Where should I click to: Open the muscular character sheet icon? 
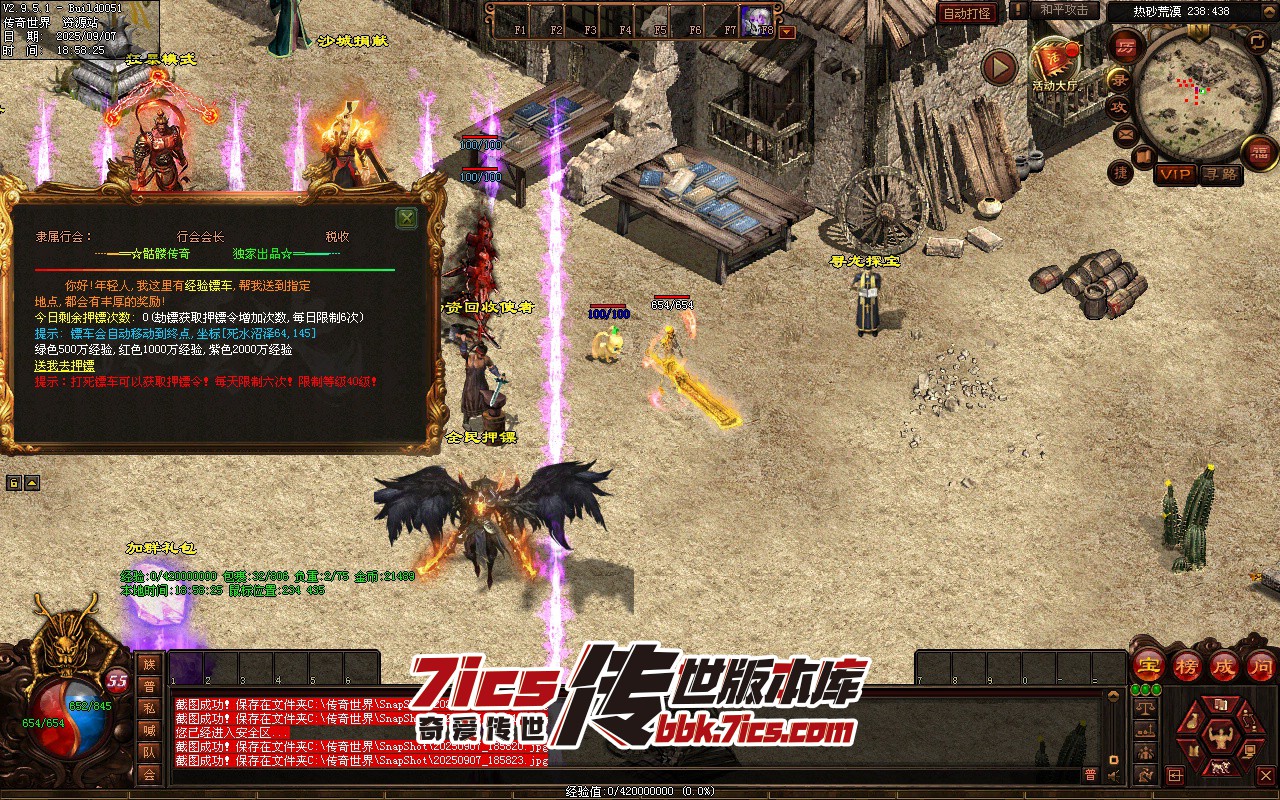click(x=1219, y=738)
